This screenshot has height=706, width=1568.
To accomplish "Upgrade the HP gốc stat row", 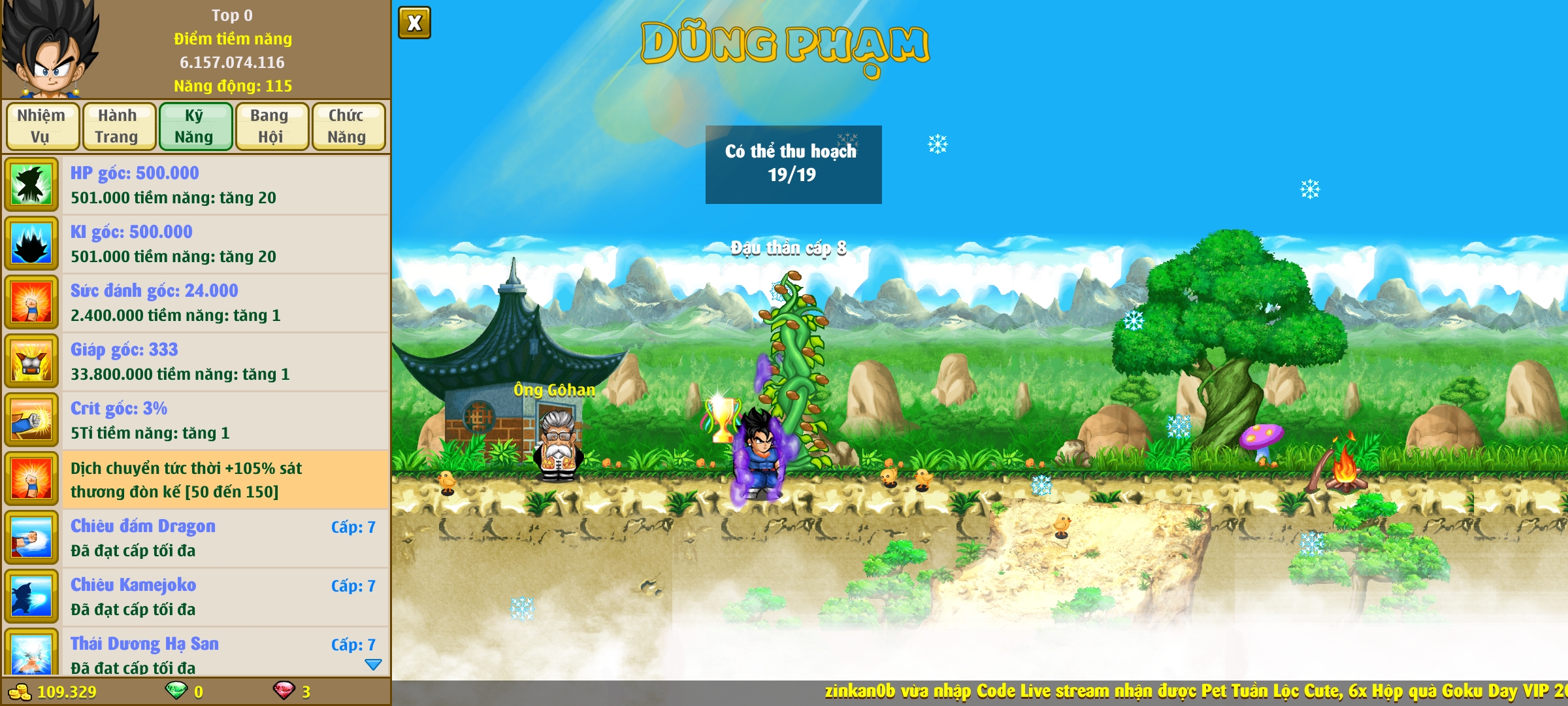I will pyautogui.click(x=196, y=185).
